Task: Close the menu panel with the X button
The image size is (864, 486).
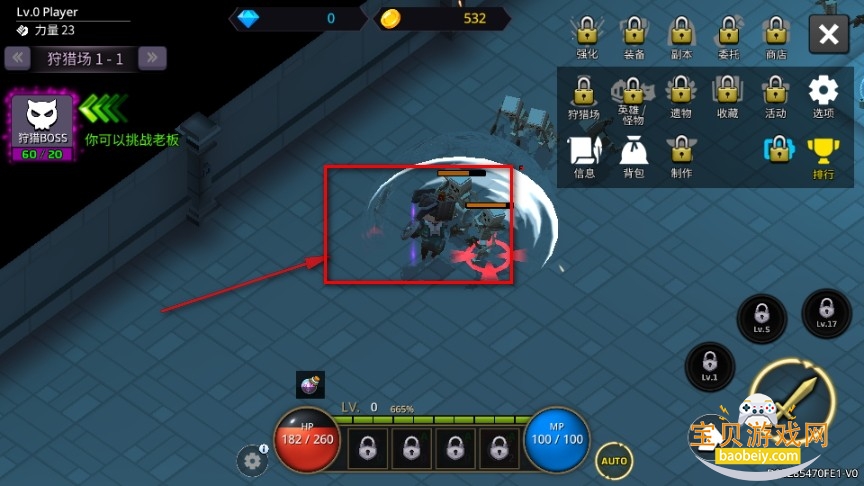Action: click(828, 35)
